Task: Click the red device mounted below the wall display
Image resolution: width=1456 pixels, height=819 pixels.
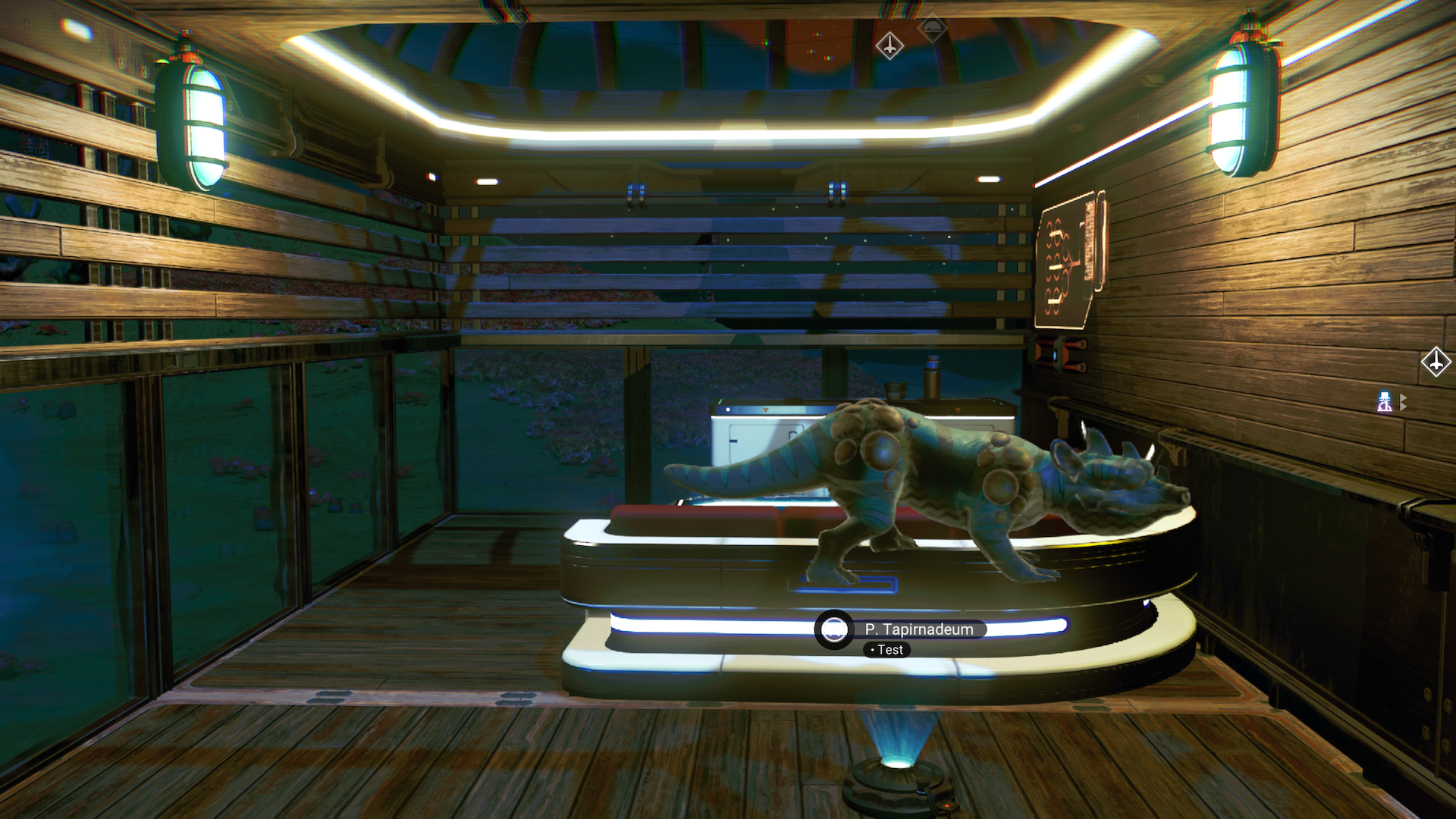Action: tap(1054, 353)
